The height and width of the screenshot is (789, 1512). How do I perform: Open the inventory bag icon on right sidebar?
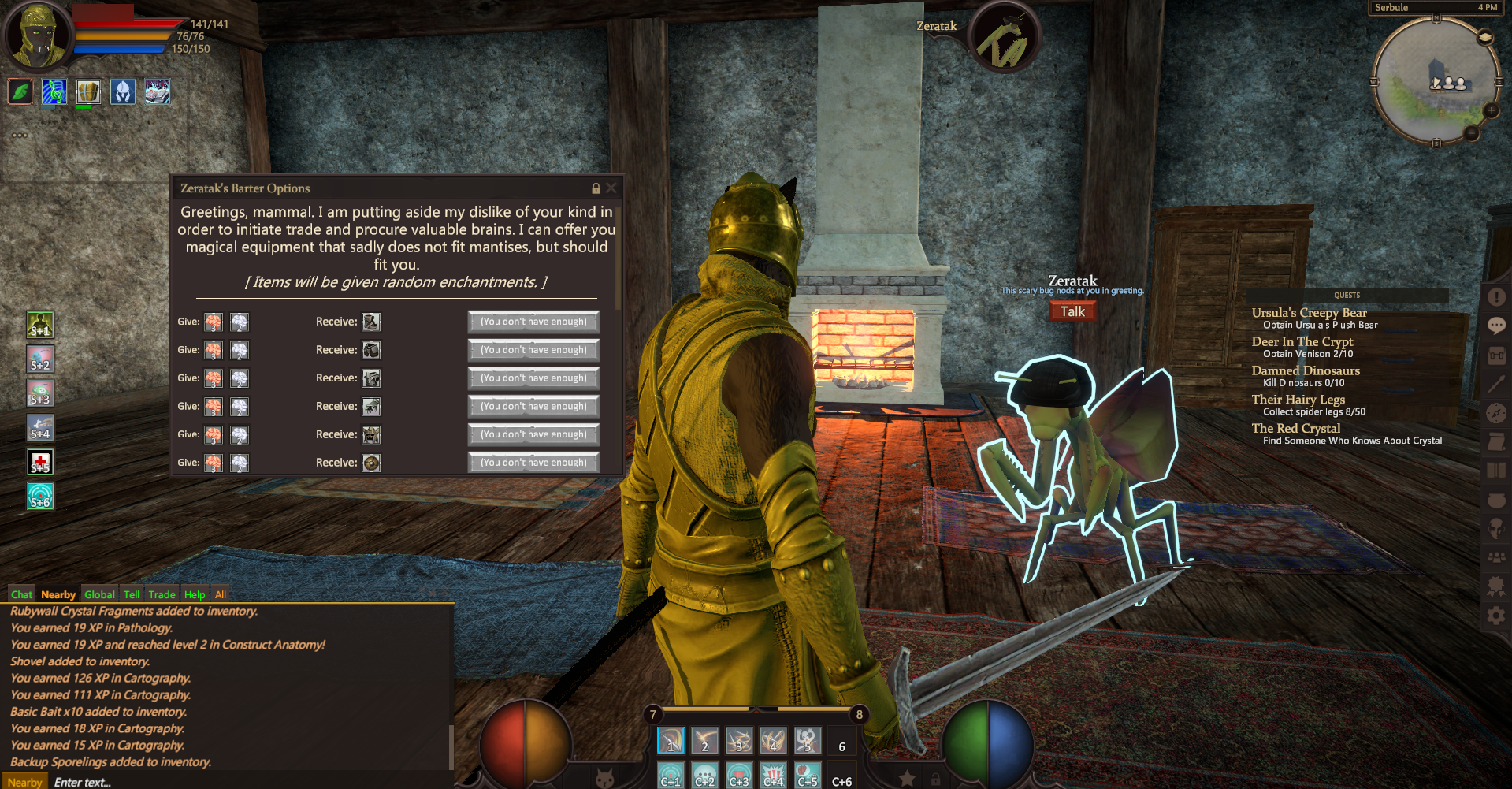pos(1496,353)
